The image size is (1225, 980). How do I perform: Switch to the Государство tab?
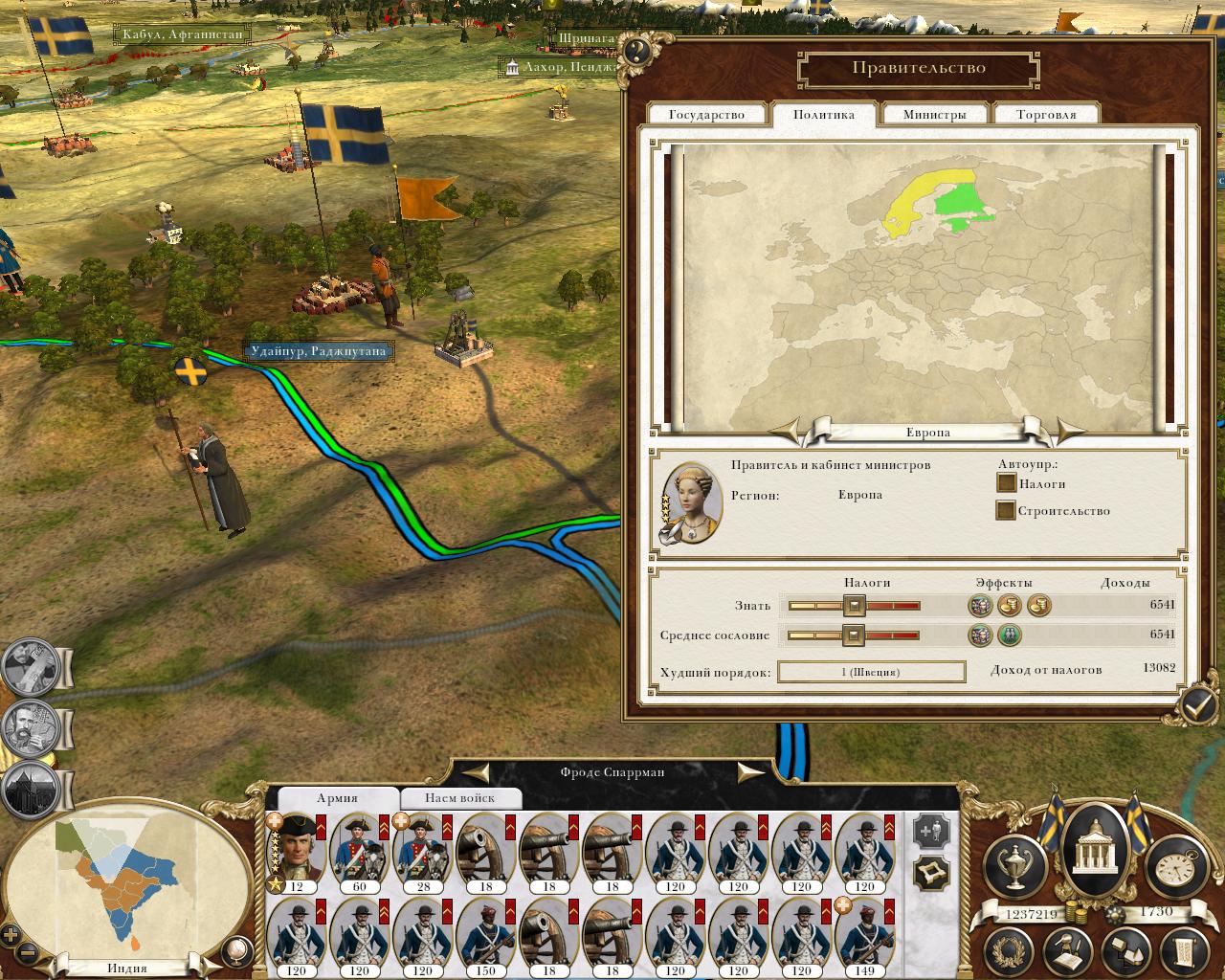[706, 115]
